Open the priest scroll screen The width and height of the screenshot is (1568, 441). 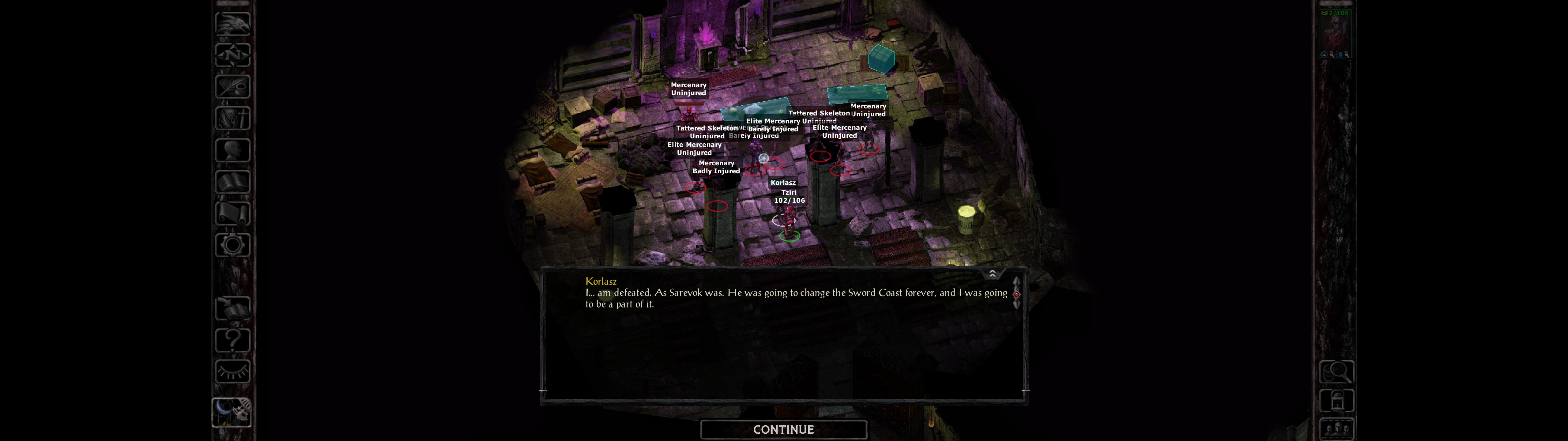pos(232,213)
